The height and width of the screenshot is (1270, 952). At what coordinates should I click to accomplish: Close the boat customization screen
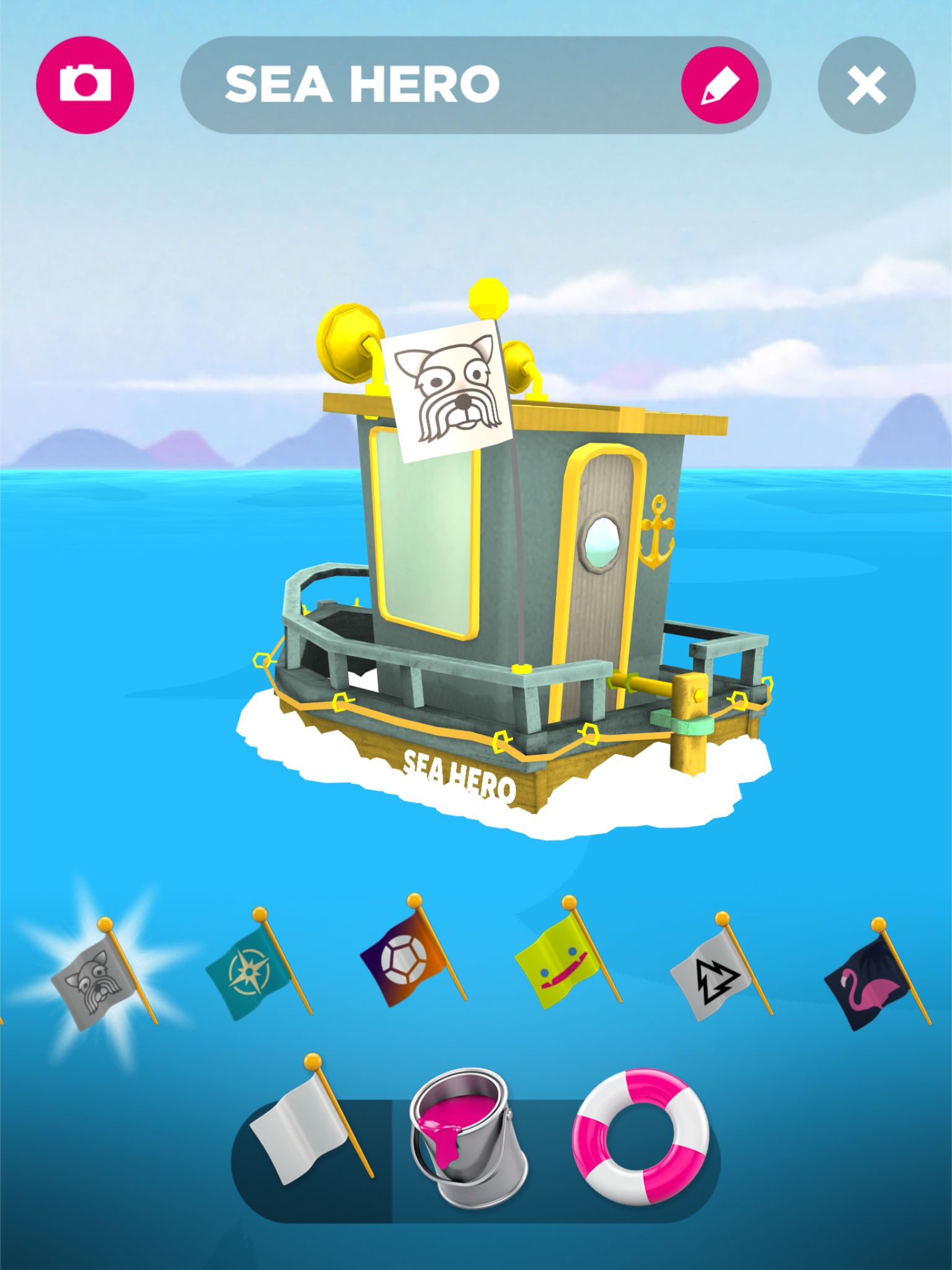867,86
